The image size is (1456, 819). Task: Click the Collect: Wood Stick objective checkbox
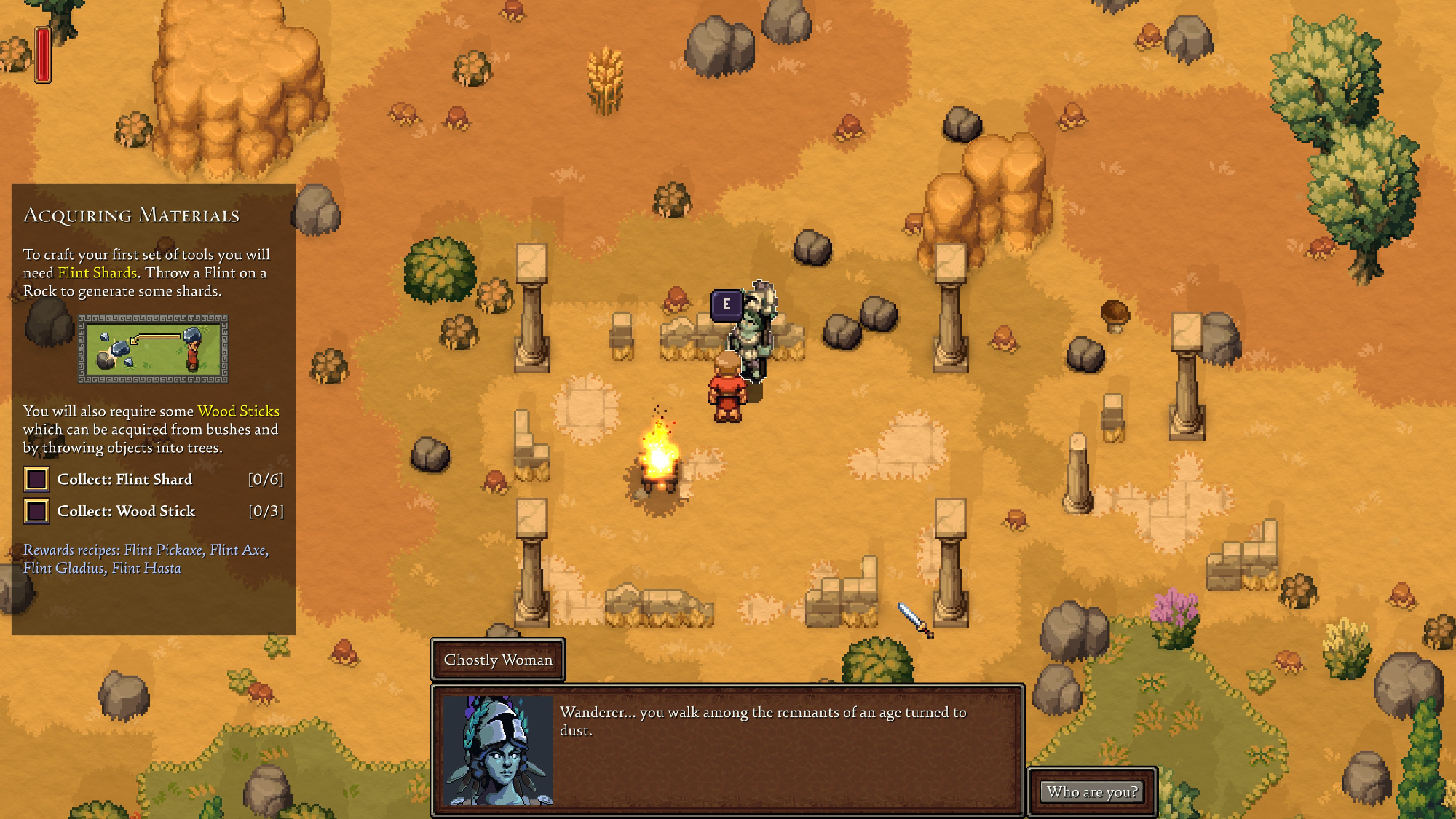tap(36, 512)
